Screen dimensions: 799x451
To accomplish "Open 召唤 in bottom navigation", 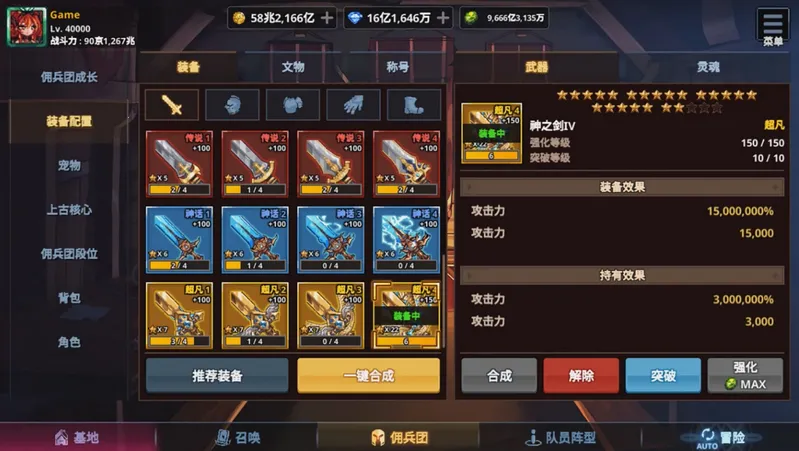I will click(x=237, y=438).
